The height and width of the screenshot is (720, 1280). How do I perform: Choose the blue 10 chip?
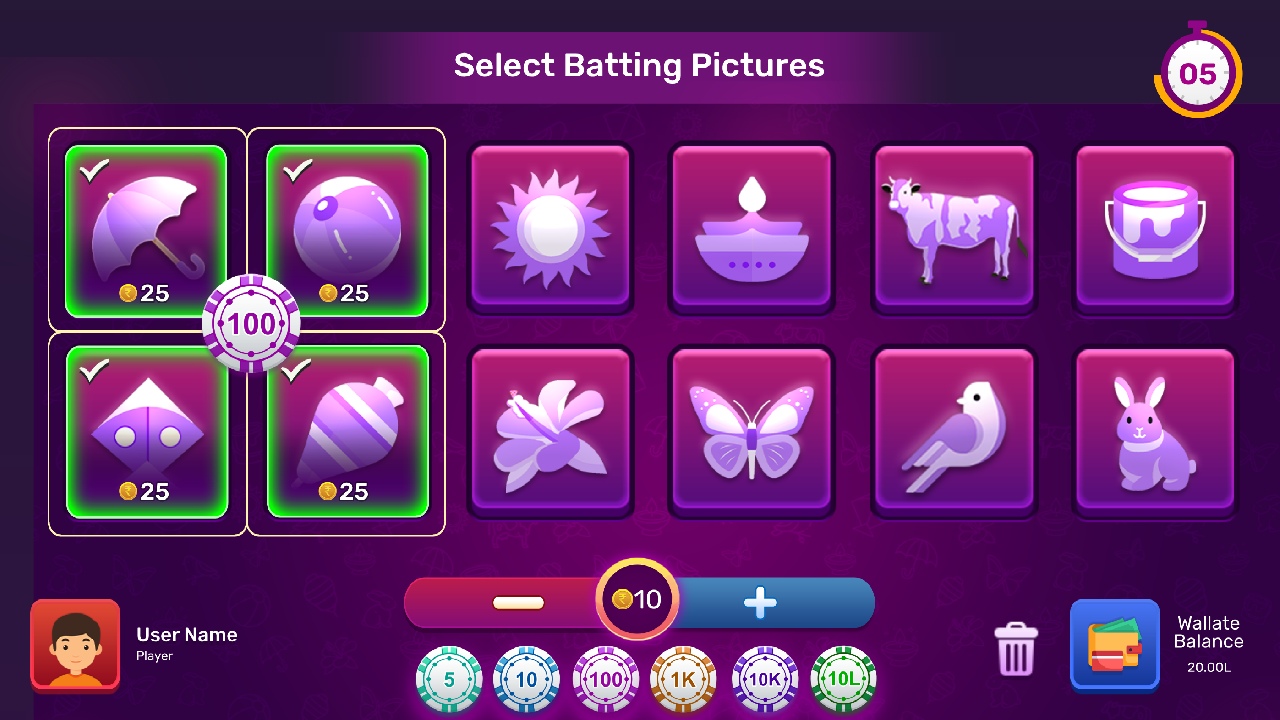coord(526,680)
